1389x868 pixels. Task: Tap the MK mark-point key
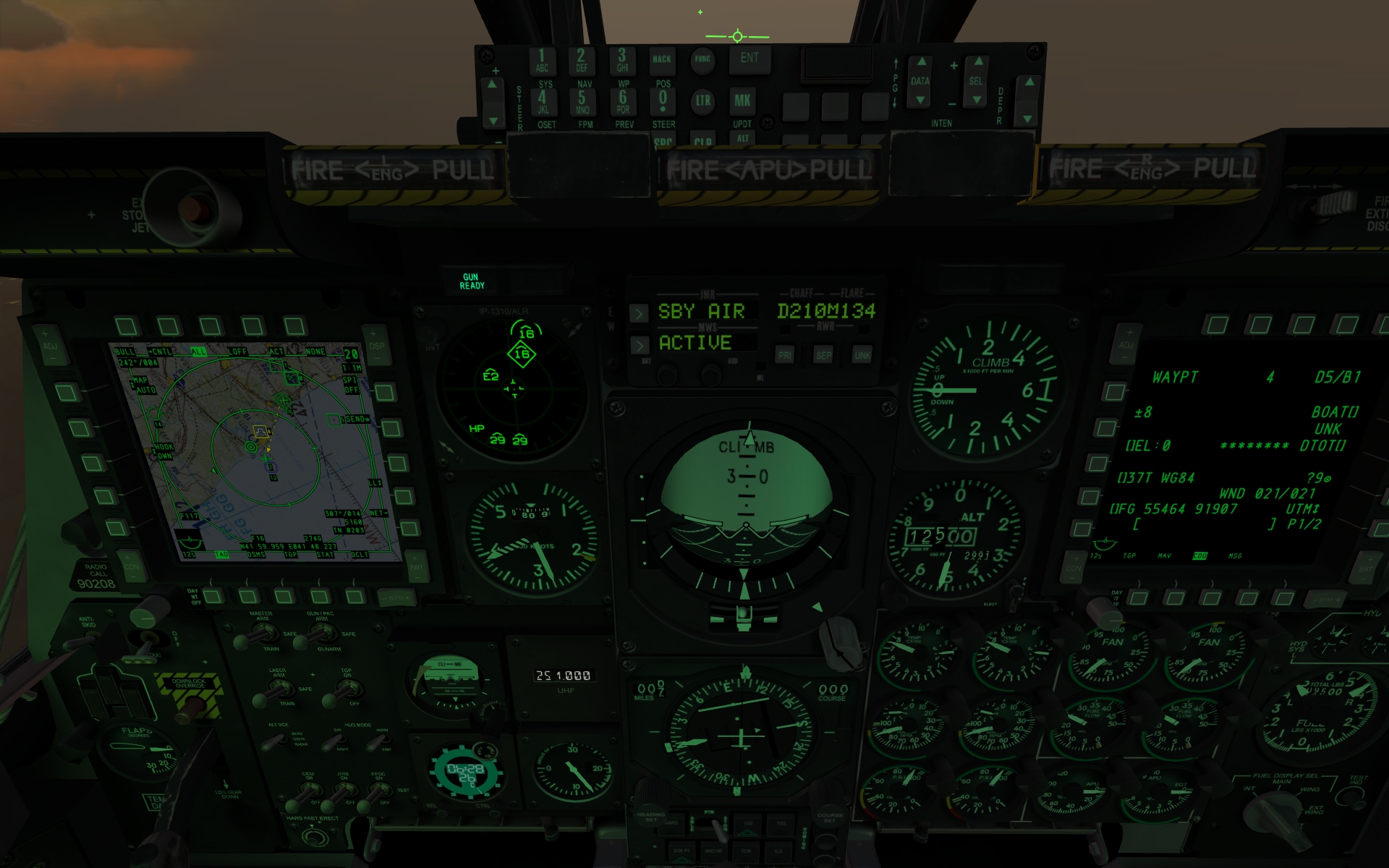[x=742, y=101]
